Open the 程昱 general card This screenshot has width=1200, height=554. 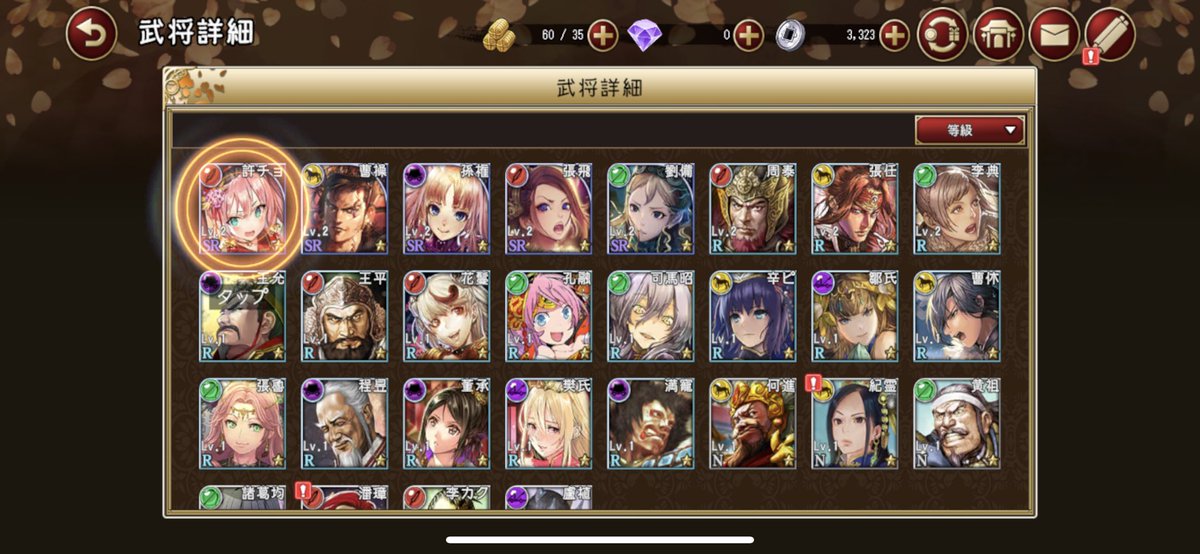coord(345,423)
